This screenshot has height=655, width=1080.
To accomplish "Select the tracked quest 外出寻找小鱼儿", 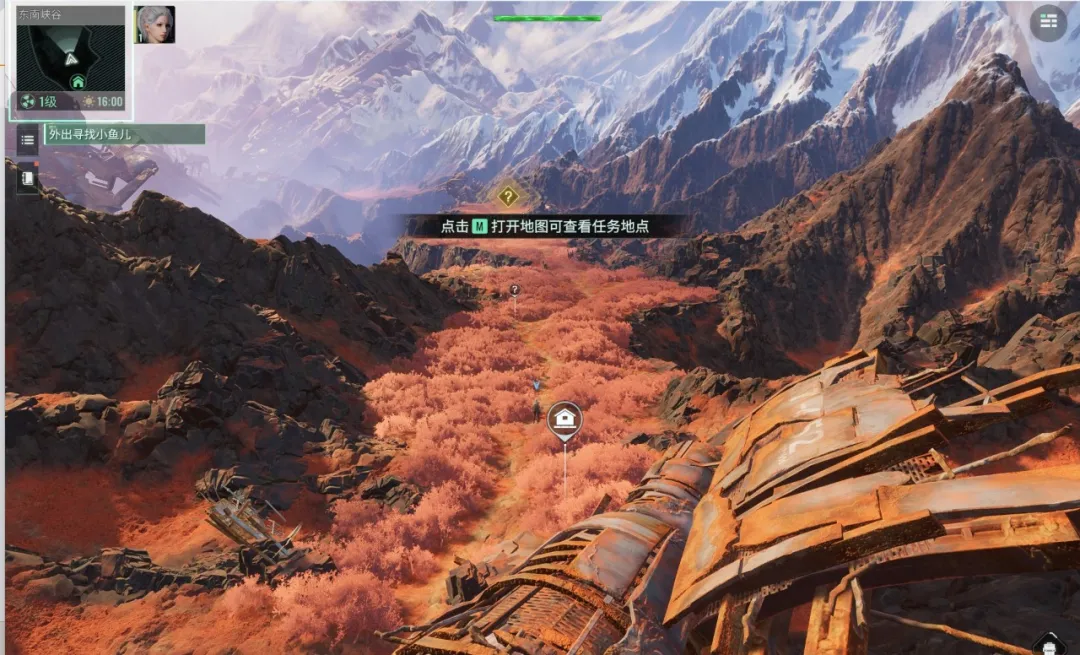I will click(124, 134).
